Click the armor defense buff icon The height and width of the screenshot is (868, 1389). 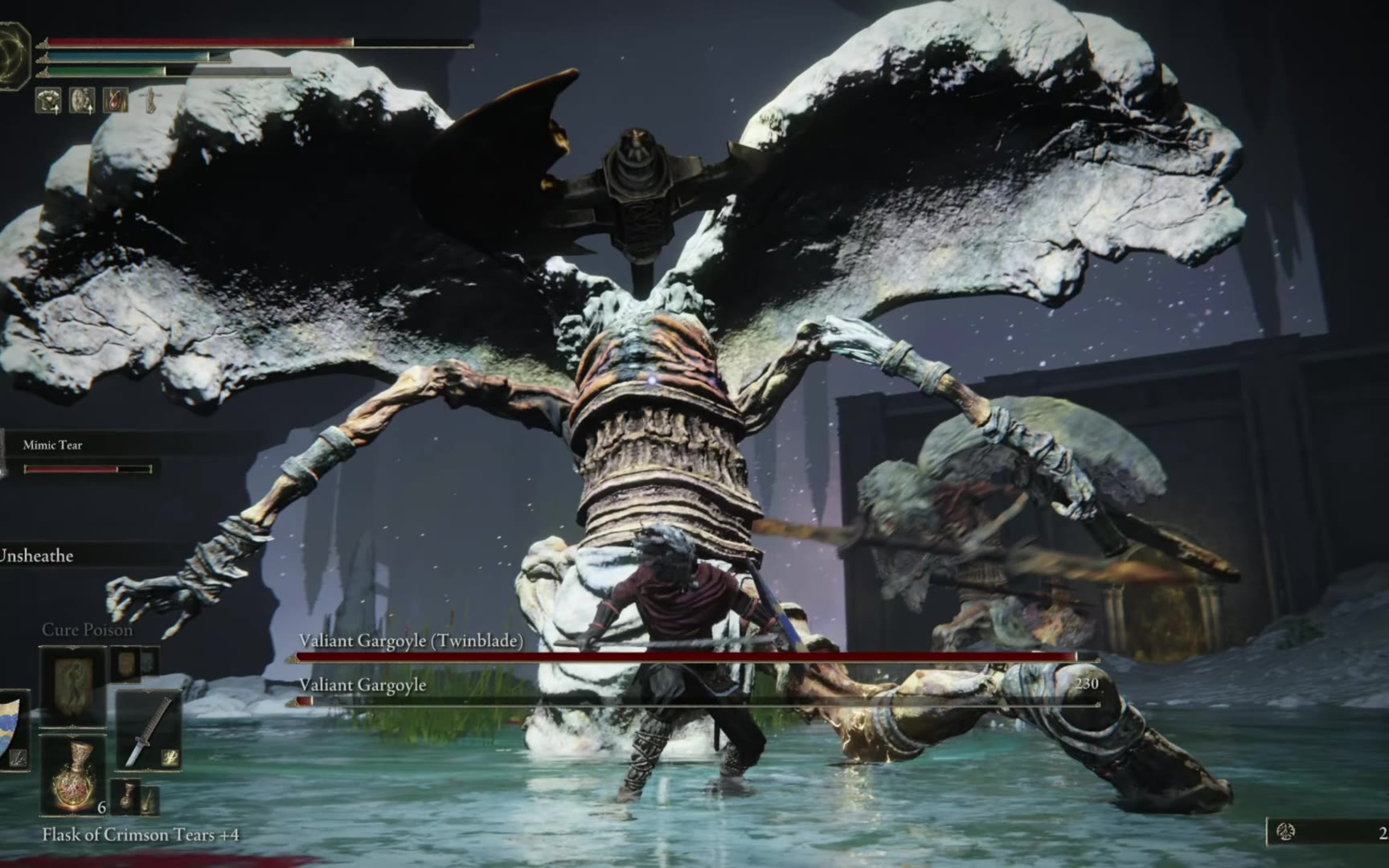(48, 100)
